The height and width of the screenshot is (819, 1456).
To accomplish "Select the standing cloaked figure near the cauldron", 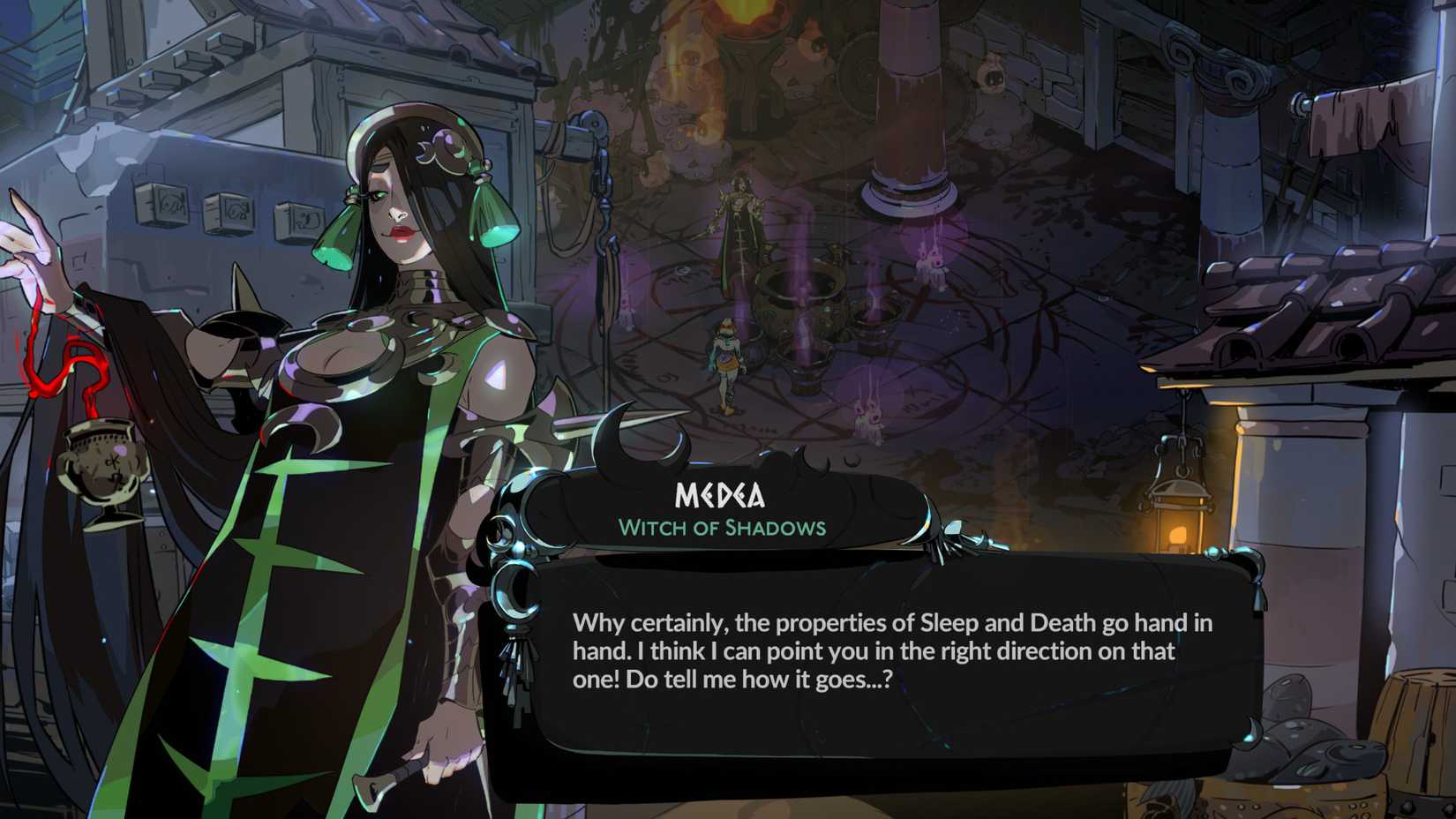I will coord(738,221).
